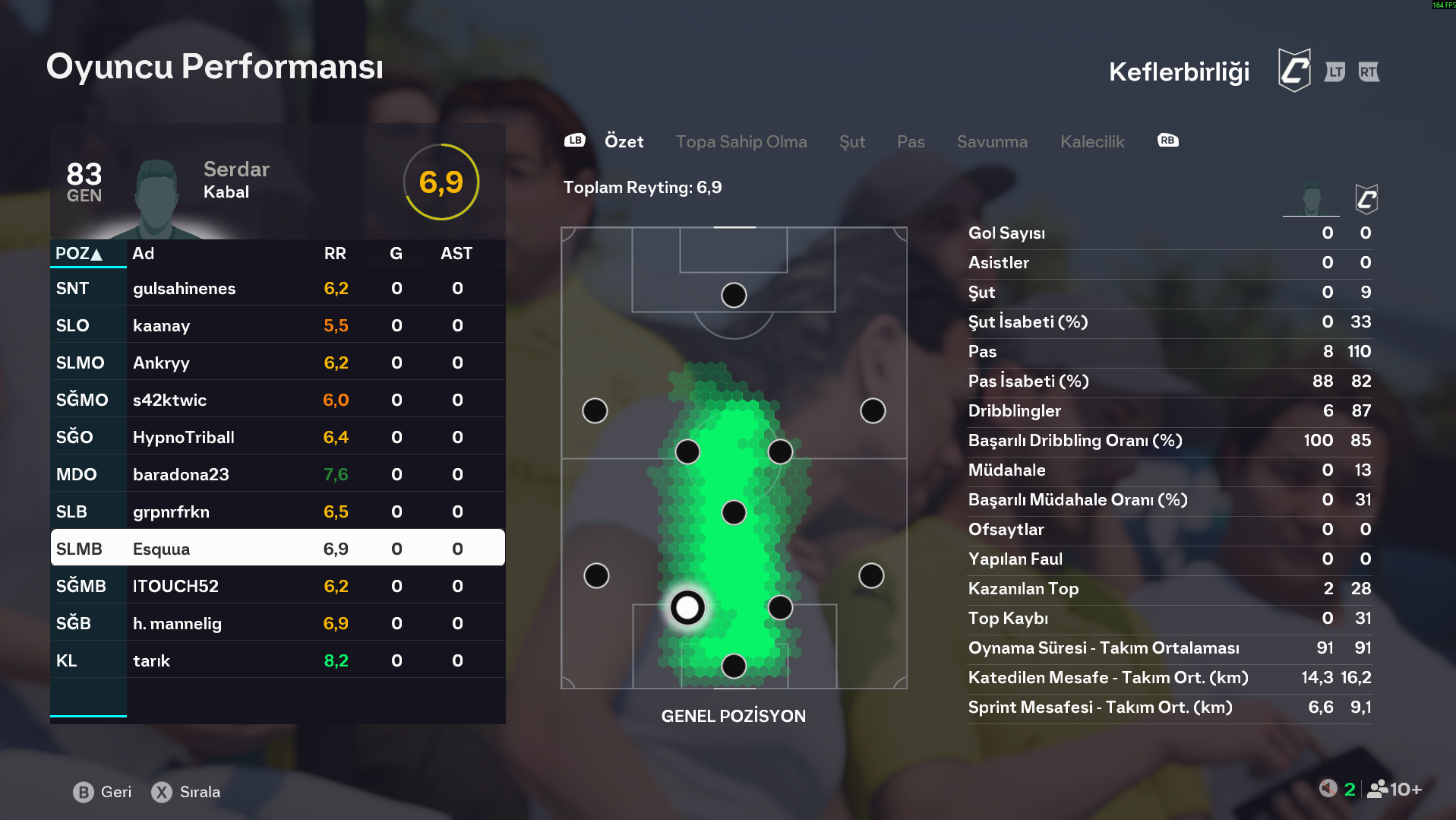
Task: Select the Kalecilik tab
Action: [x=1091, y=141]
